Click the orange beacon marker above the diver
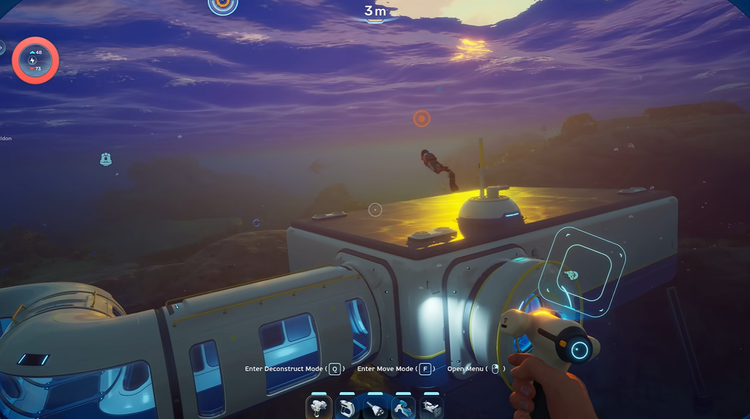This screenshot has height=419, width=750. click(421, 118)
